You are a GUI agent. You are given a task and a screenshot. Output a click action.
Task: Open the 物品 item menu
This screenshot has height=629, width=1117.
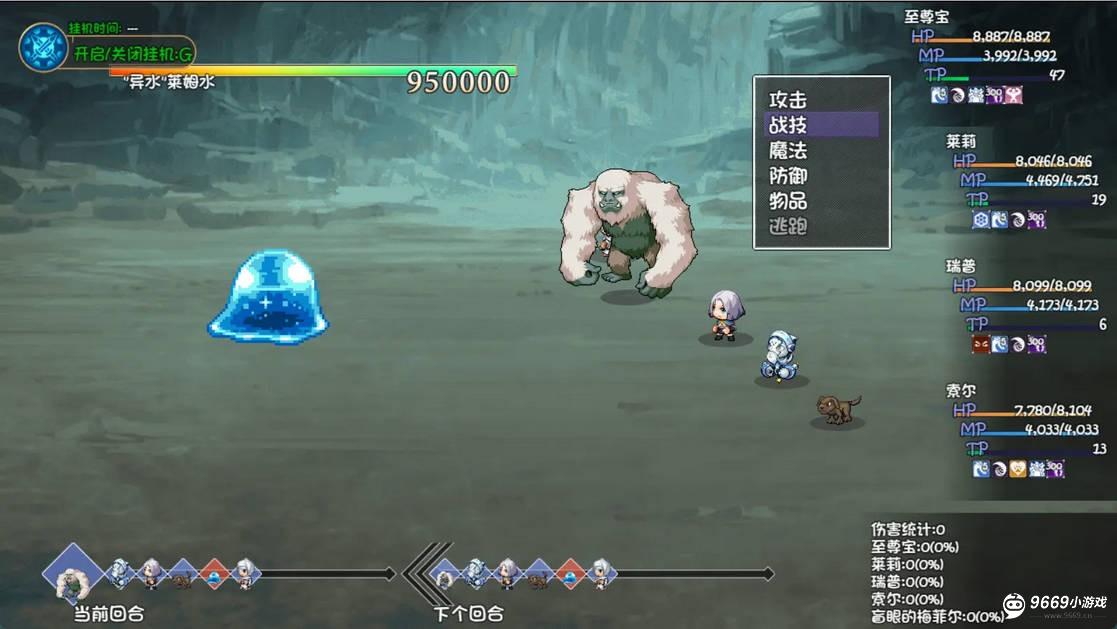click(x=788, y=201)
